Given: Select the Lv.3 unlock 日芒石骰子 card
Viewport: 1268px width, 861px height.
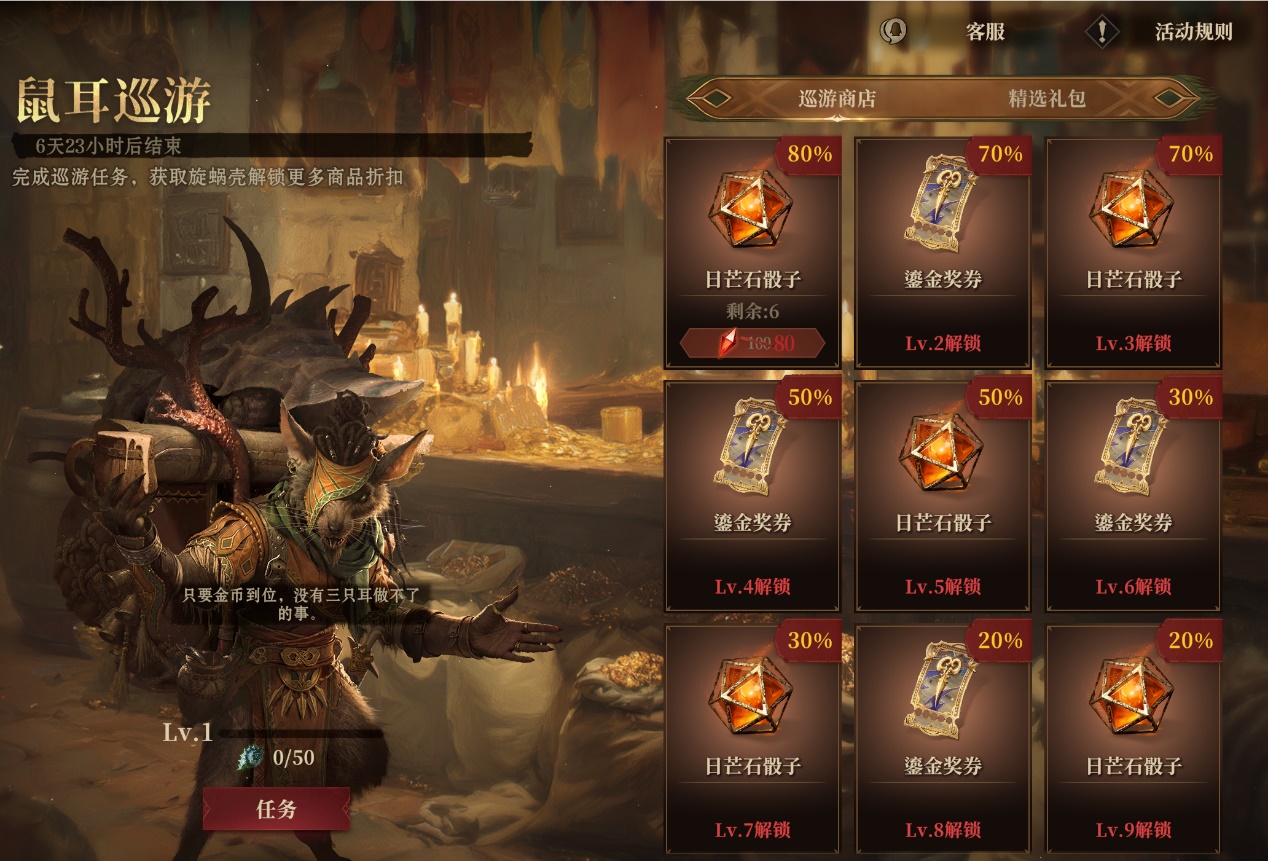Looking at the screenshot, I should click(x=1133, y=252).
